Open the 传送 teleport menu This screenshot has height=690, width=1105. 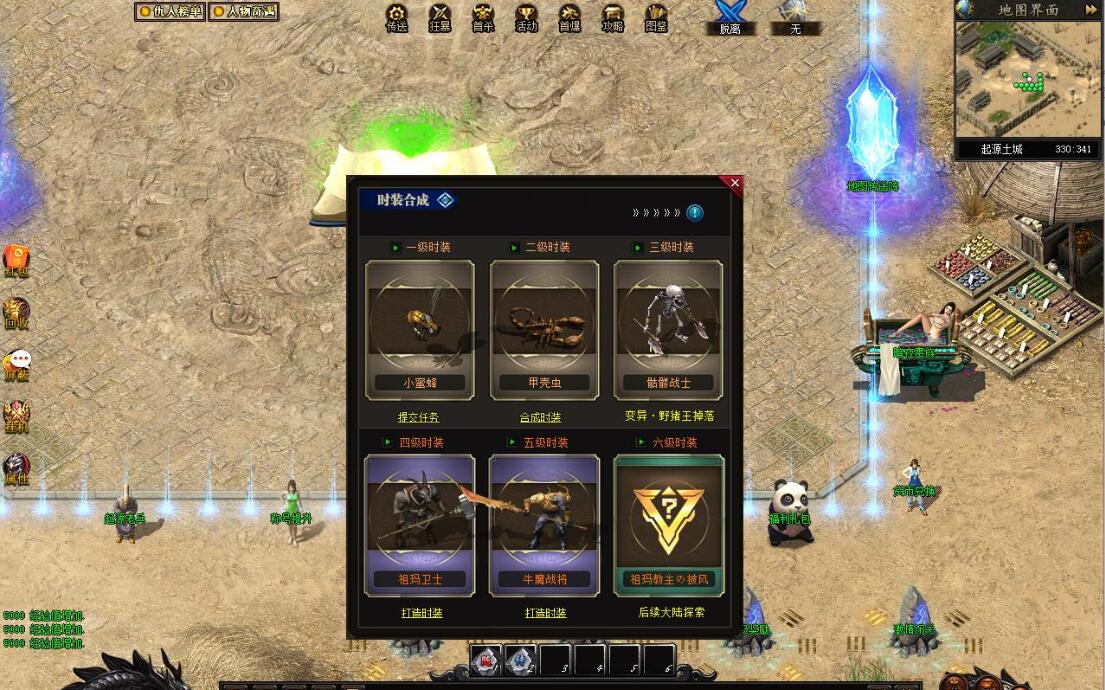397,17
